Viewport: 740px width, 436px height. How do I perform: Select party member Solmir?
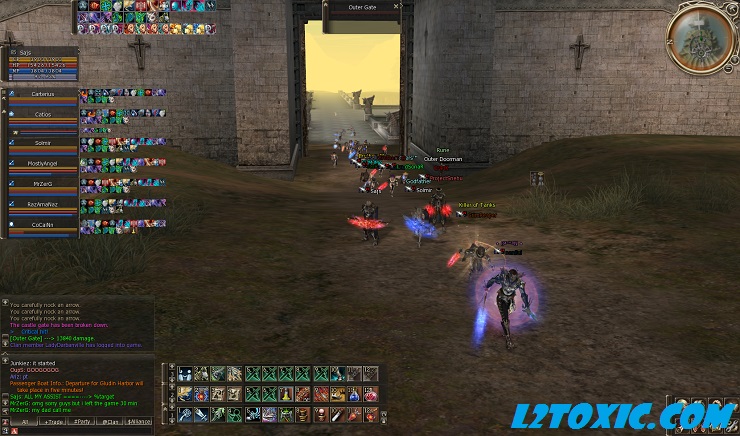42,141
